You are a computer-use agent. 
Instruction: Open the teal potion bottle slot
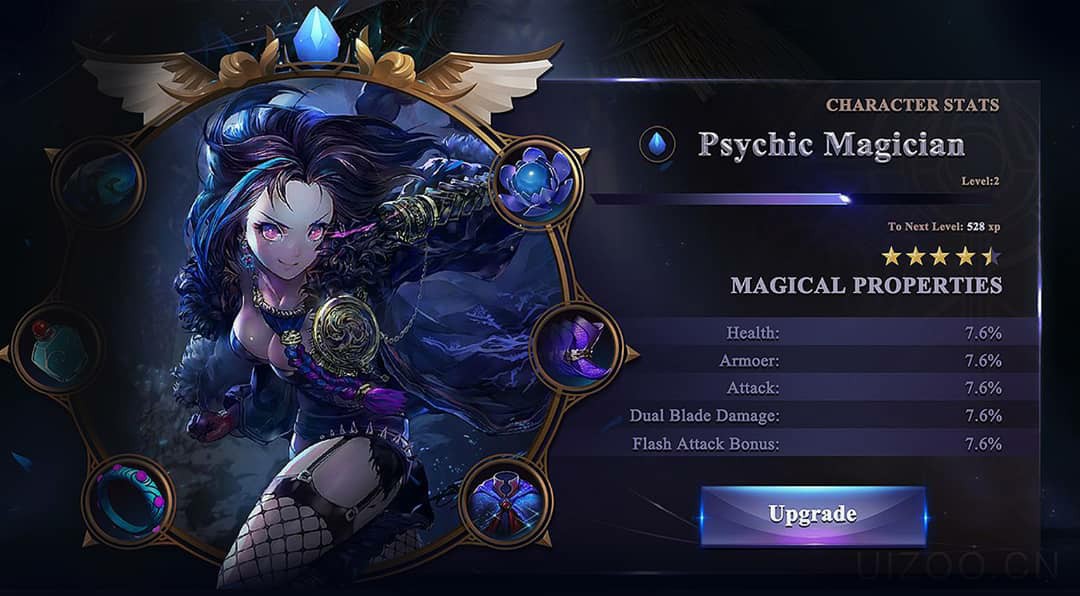[57, 350]
